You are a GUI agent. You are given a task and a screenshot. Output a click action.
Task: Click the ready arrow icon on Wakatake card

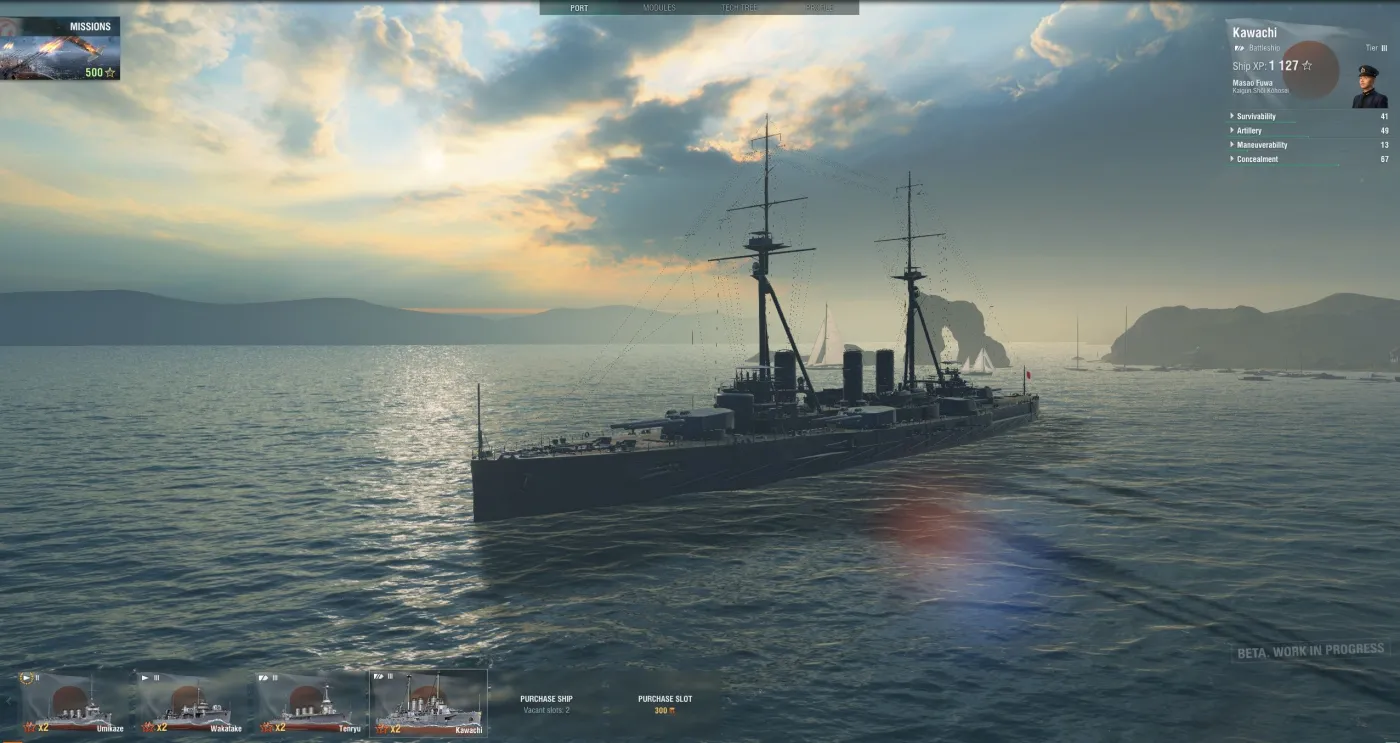pos(145,676)
